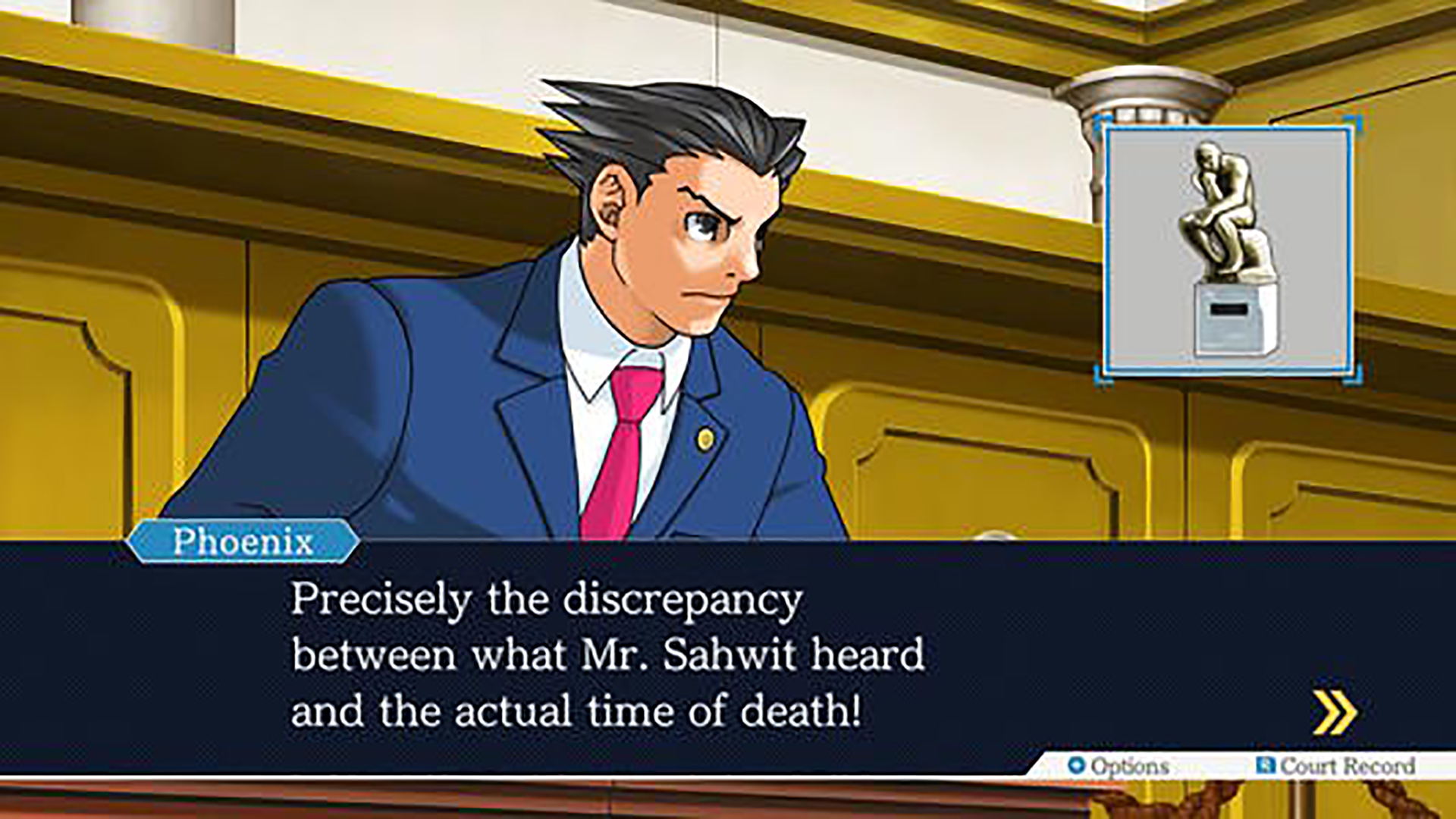Advance dialogue with the yellow double arrow

1335,712
